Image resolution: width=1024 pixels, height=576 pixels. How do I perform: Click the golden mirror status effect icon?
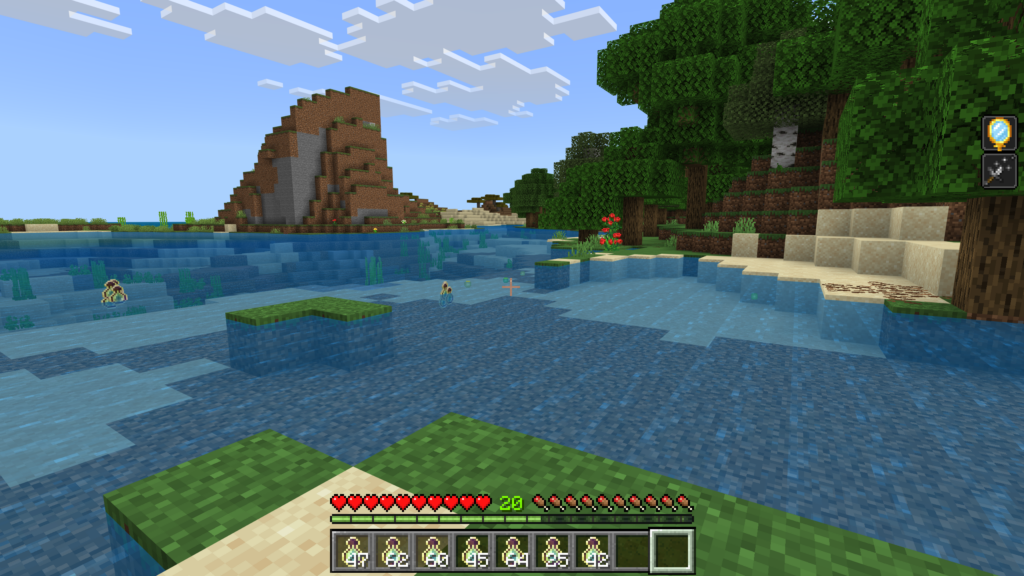point(999,133)
